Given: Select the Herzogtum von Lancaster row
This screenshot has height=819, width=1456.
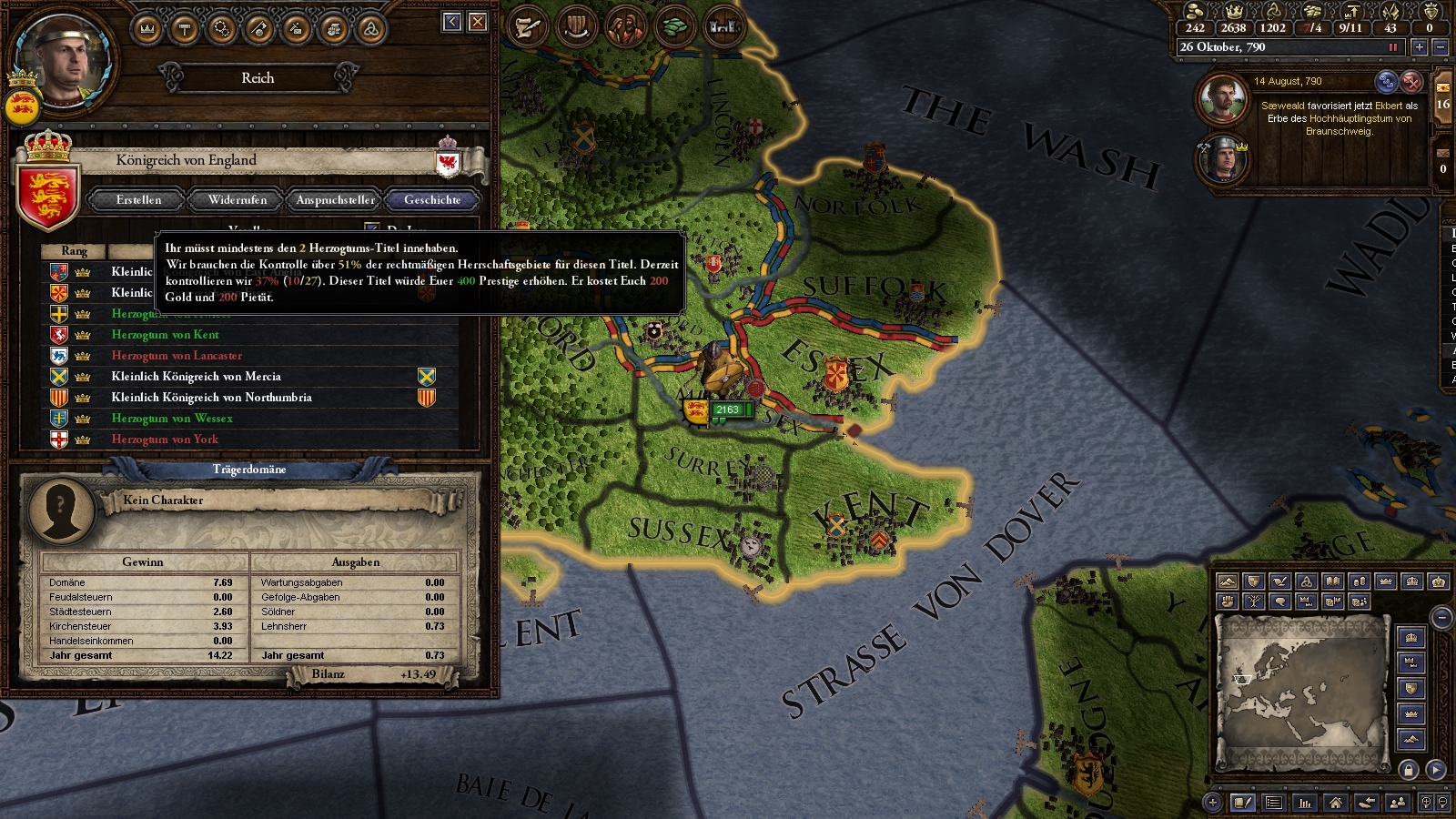Looking at the screenshot, I should pos(177,356).
